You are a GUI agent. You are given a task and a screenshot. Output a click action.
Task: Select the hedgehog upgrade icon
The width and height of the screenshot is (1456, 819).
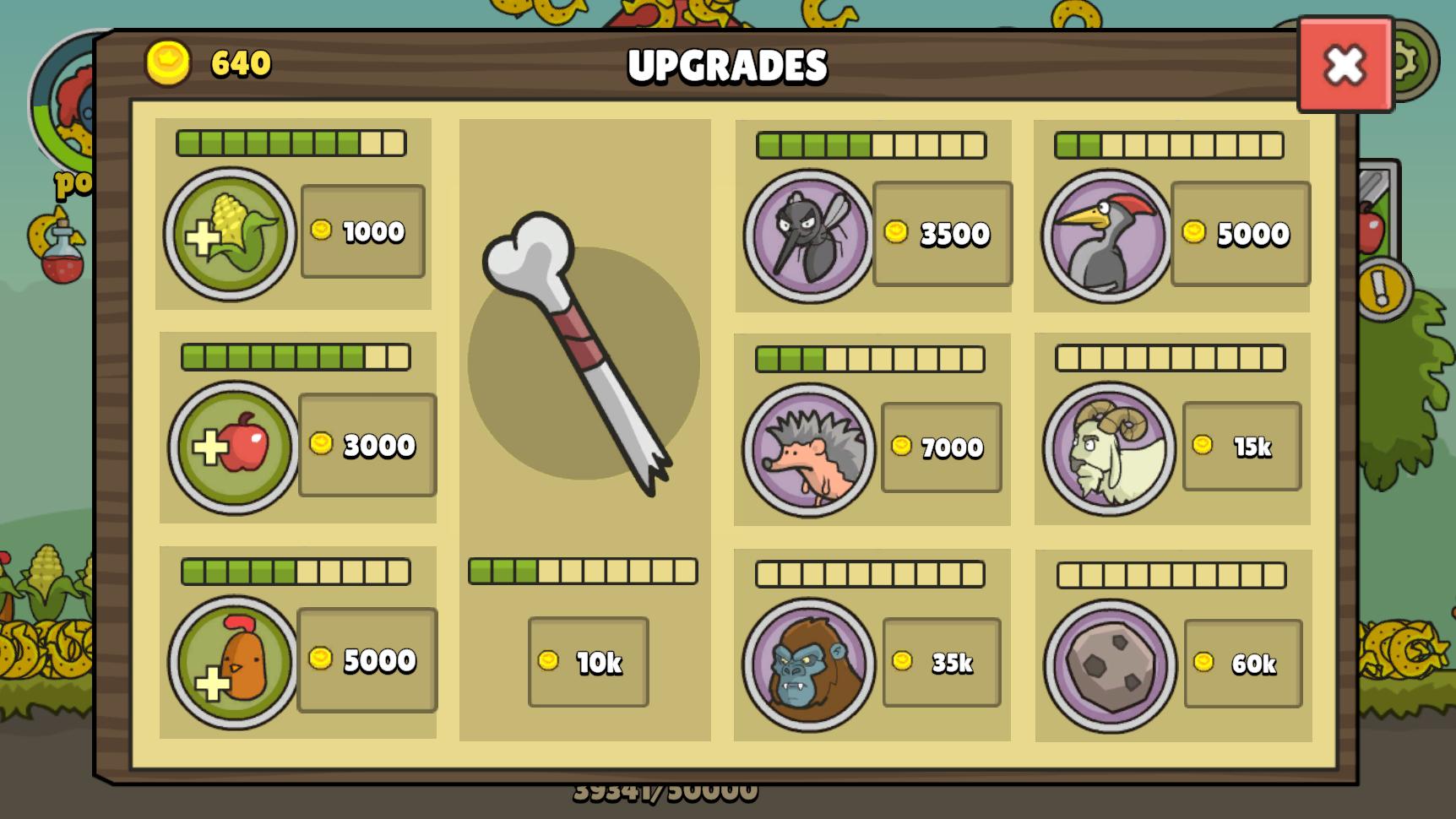(811, 448)
